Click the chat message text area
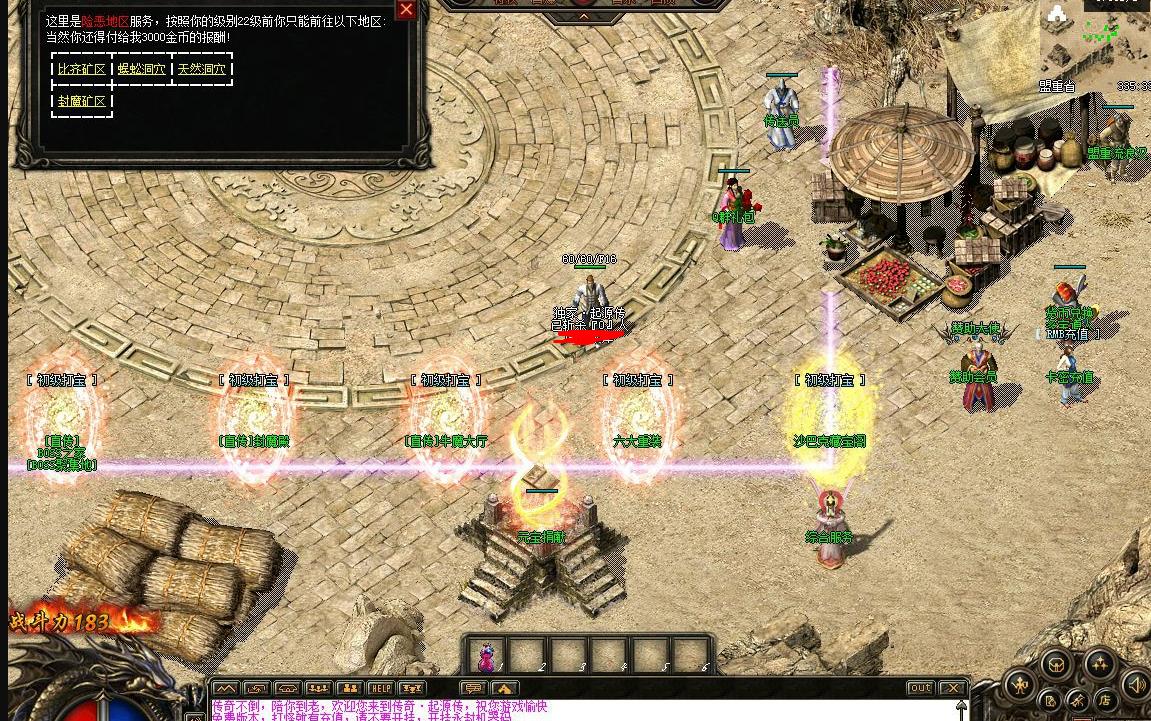 pos(580,709)
